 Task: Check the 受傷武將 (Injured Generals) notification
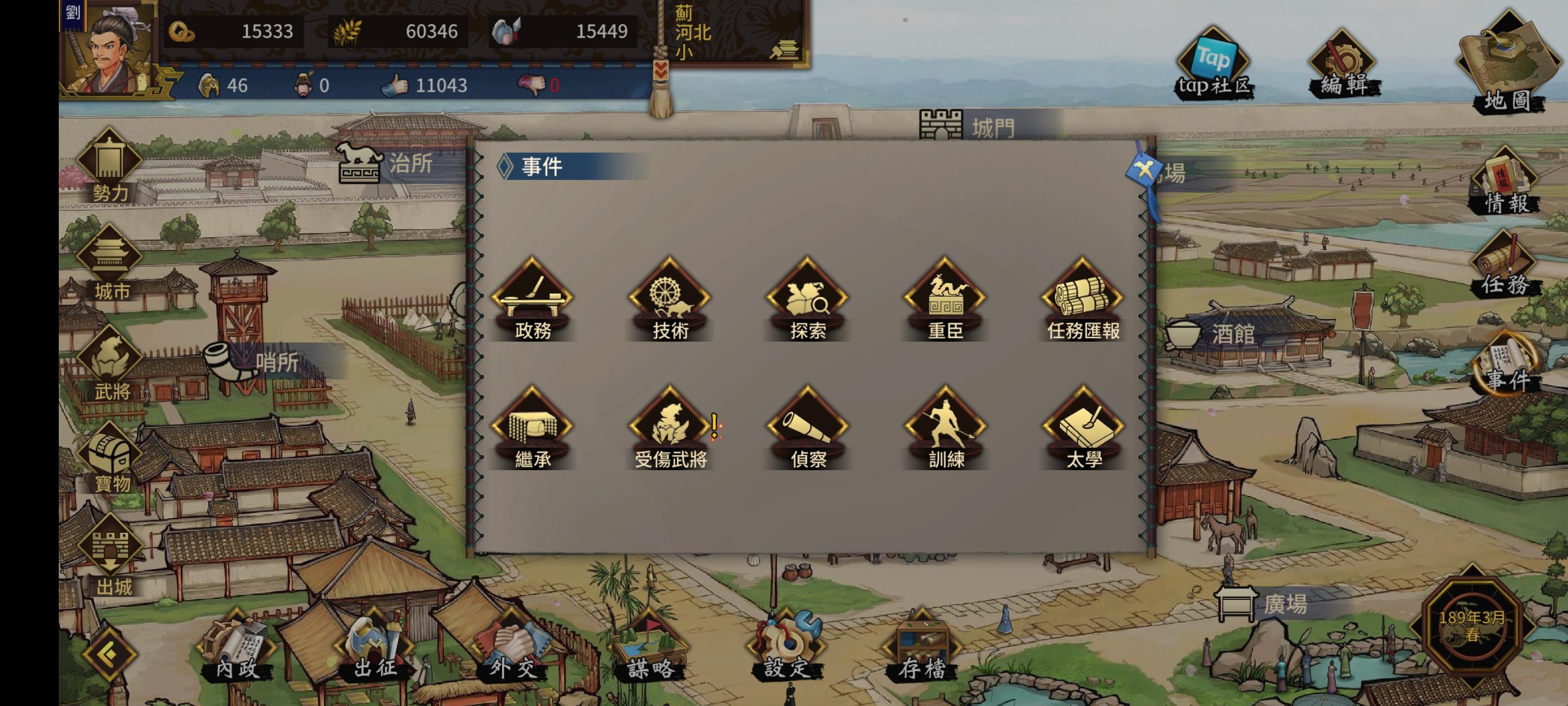671,429
